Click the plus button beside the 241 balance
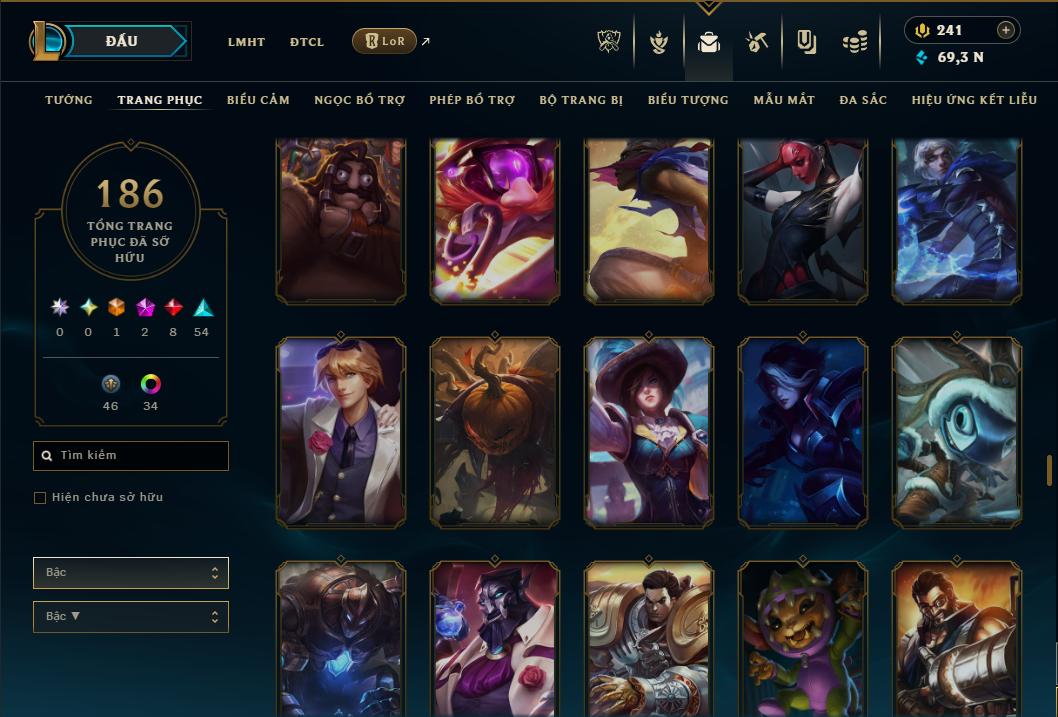The height and width of the screenshot is (717, 1058). [1005, 31]
